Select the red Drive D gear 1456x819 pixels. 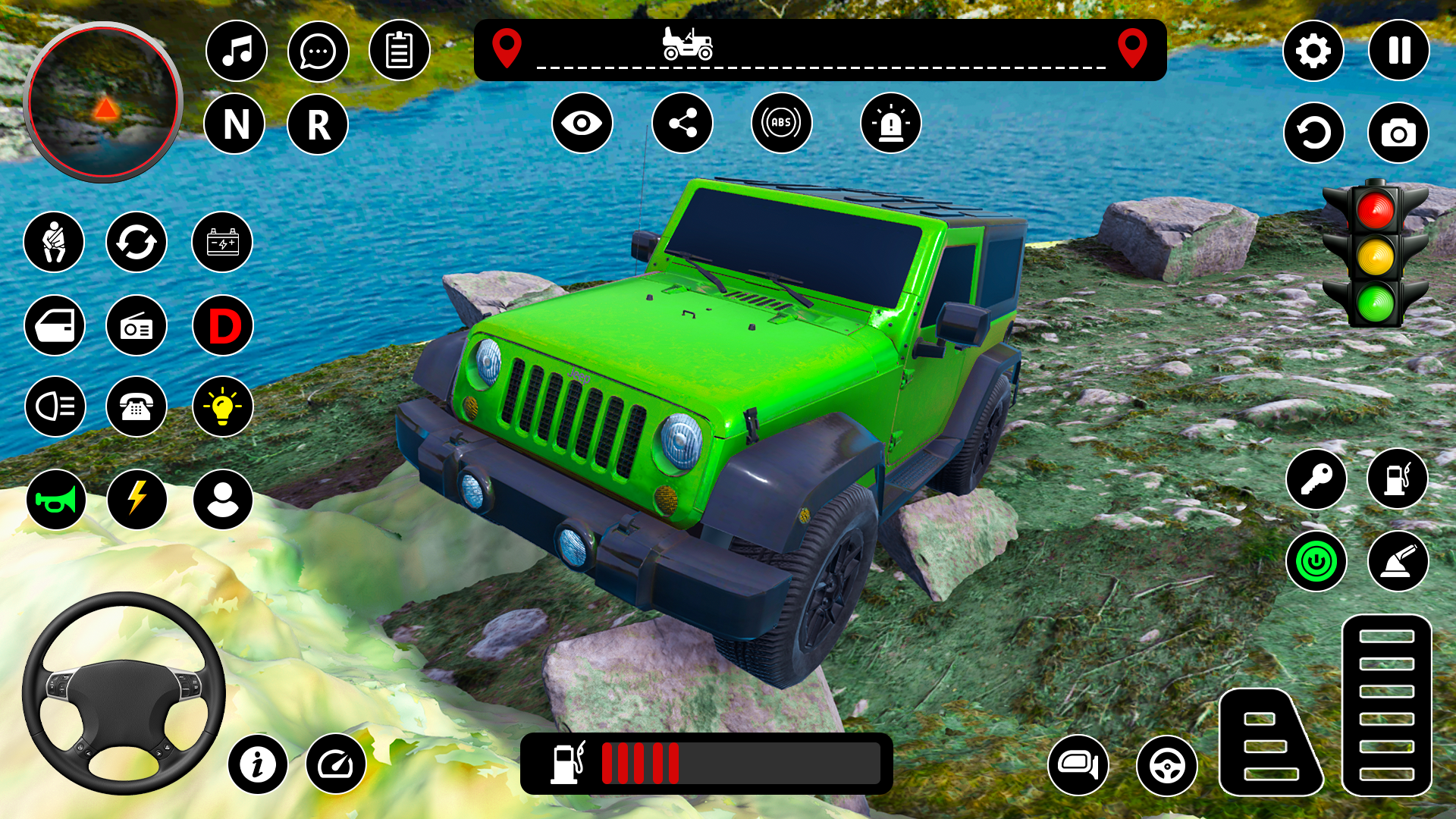click(223, 325)
